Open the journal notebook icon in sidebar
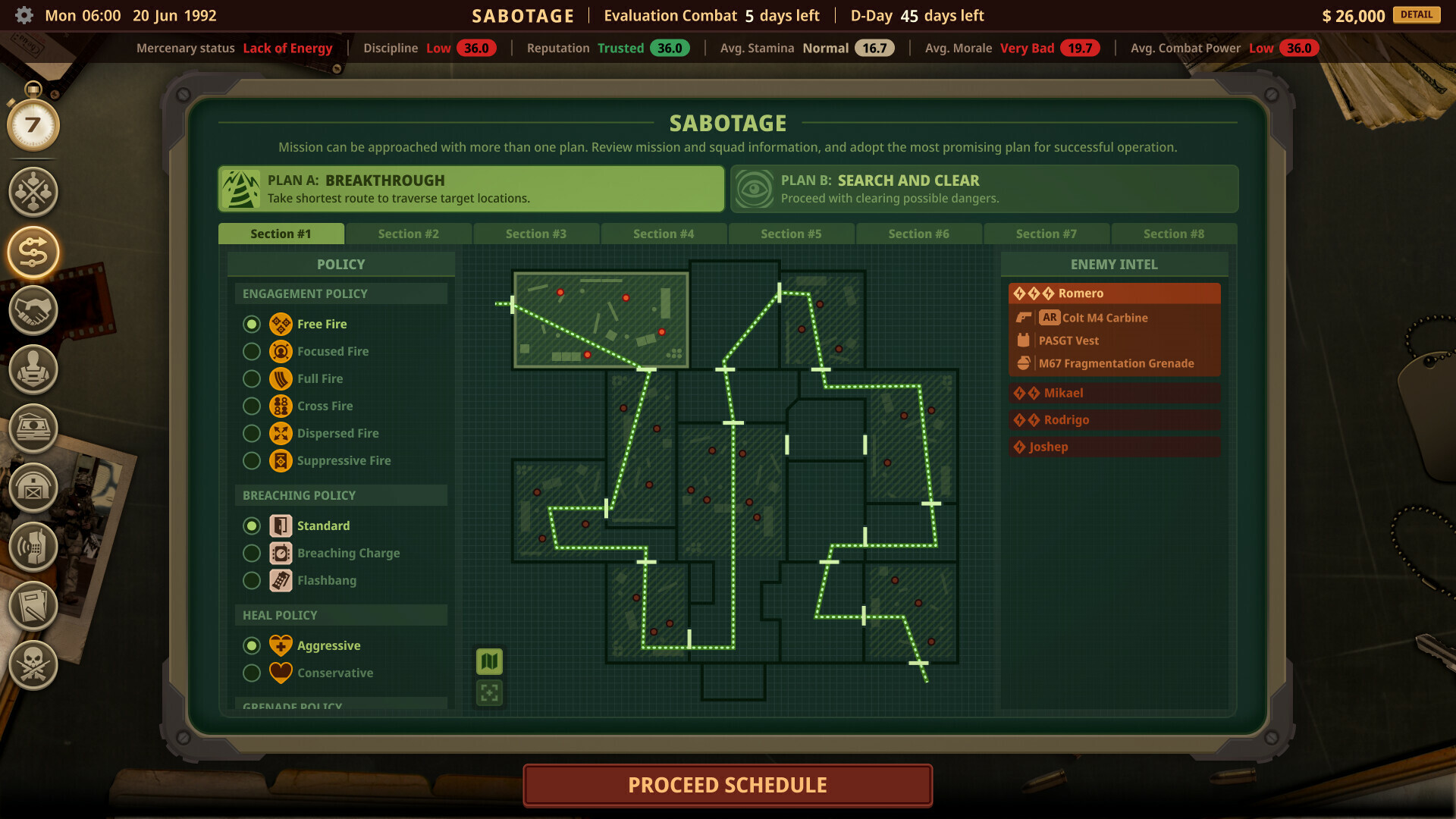Screen dimensions: 1456x819 (32, 606)
